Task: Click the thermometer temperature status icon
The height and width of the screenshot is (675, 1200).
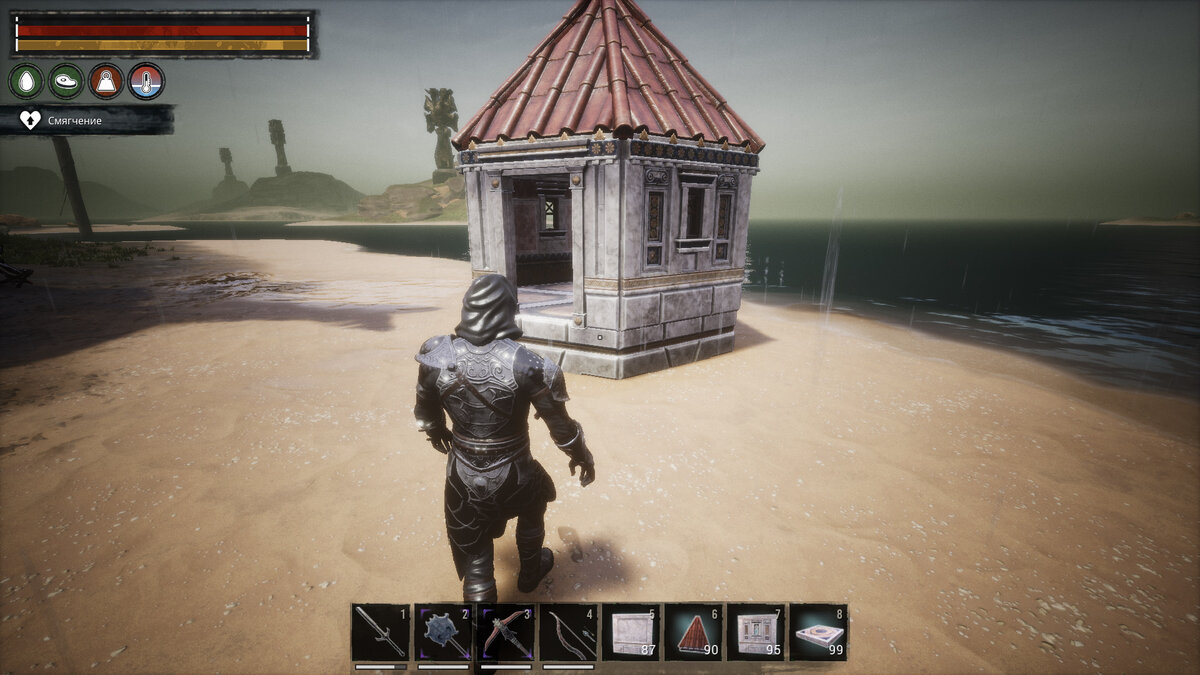Action: [x=146, y=81]
